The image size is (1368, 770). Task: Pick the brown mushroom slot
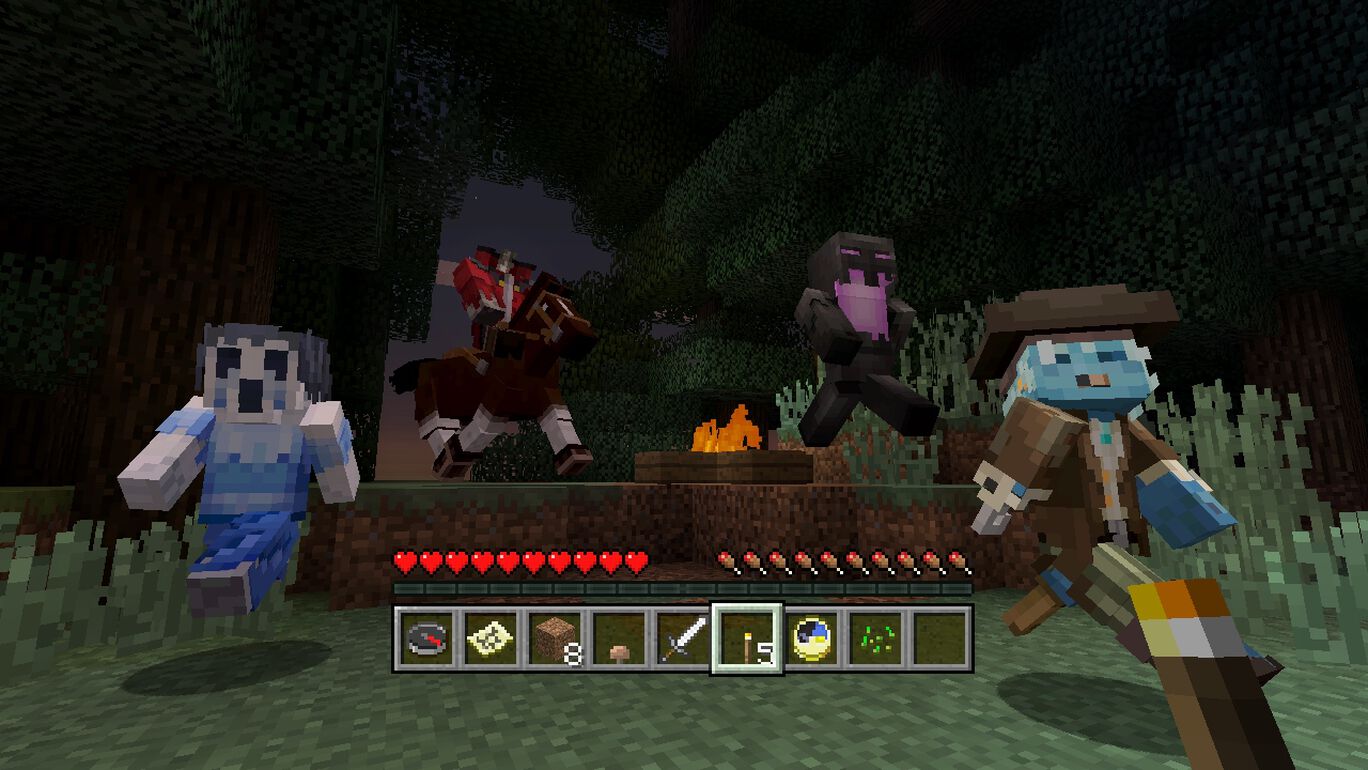click(618, 639)
